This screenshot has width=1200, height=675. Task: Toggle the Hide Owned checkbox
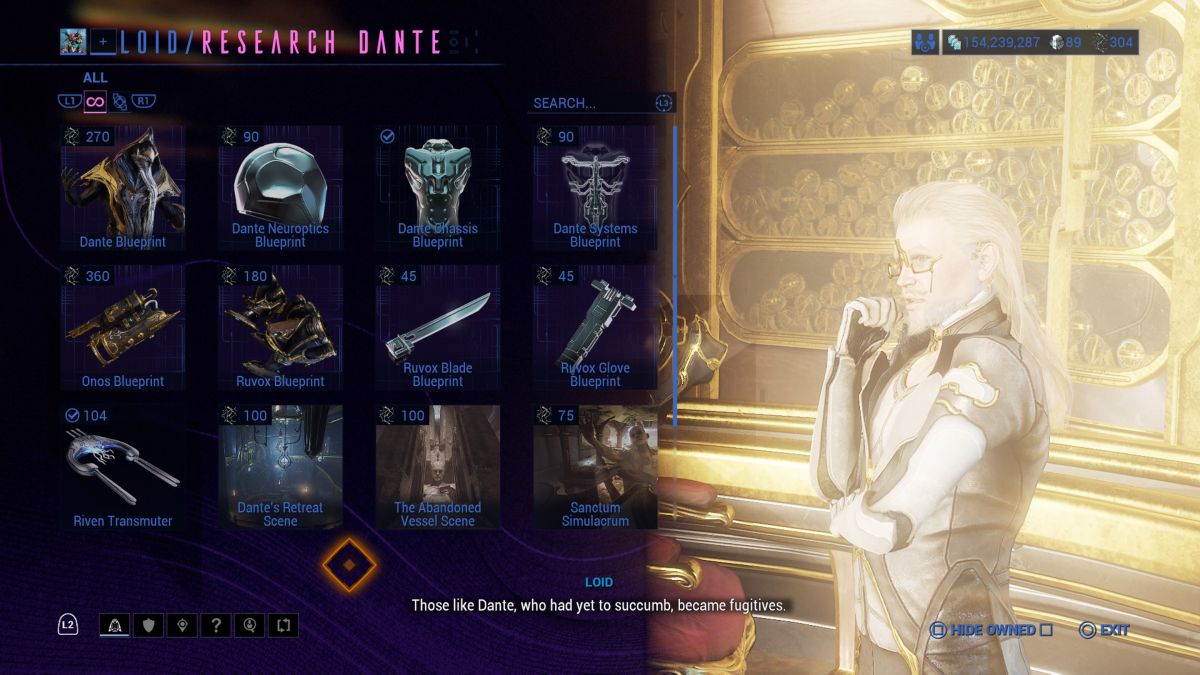point(1046,630)
